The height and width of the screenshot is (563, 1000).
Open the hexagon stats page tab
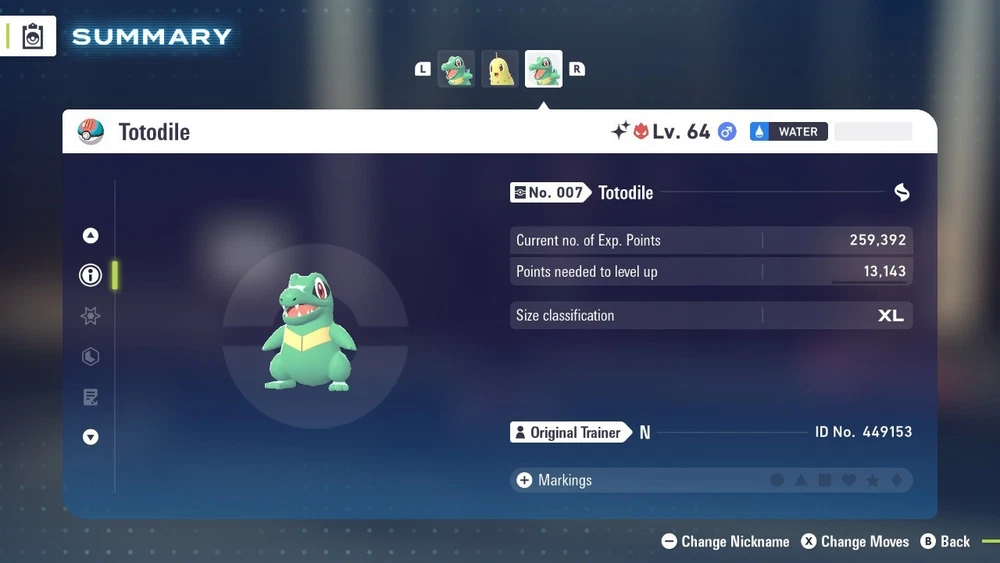pos(90,357)
